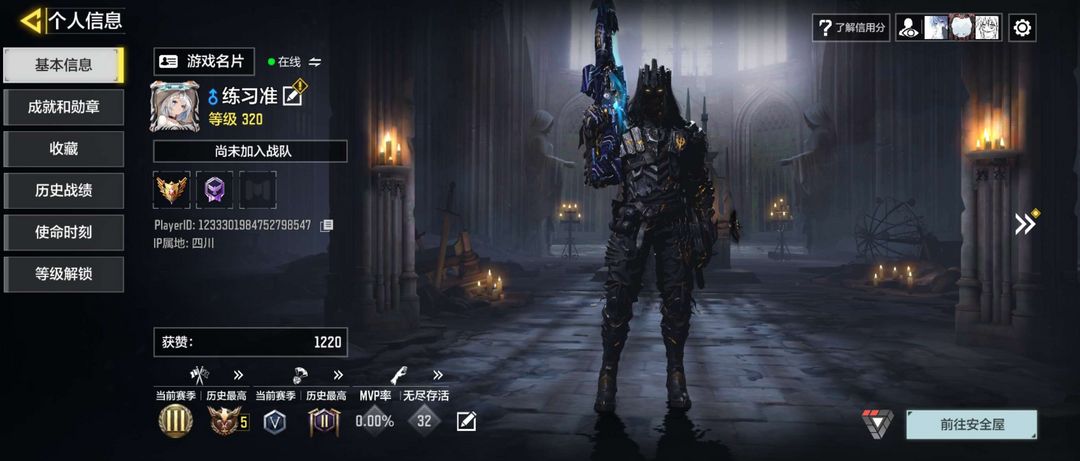Open the 收藏 tab

coord(63,149)
